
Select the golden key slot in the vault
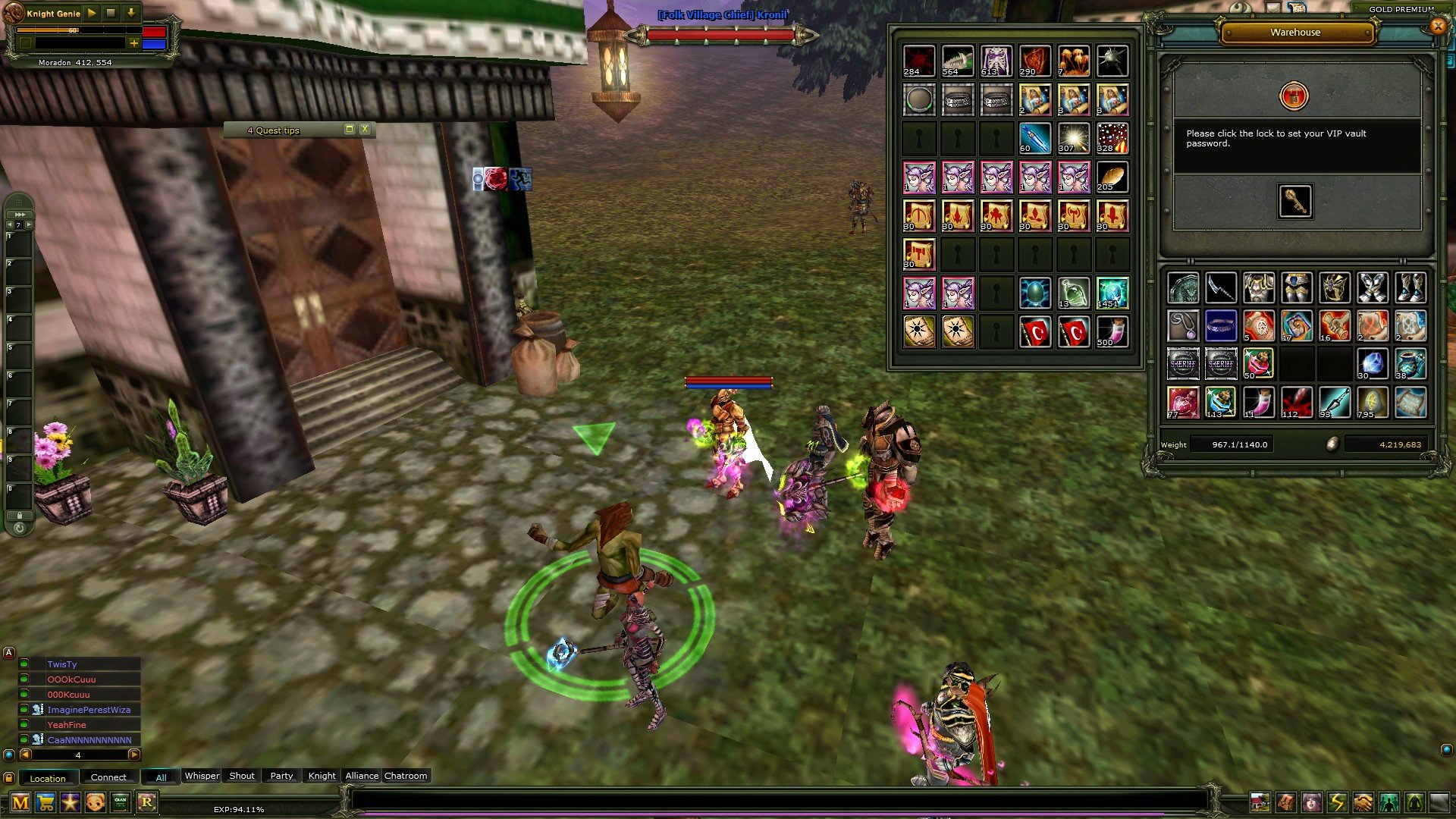click(x=1294, y=201)
